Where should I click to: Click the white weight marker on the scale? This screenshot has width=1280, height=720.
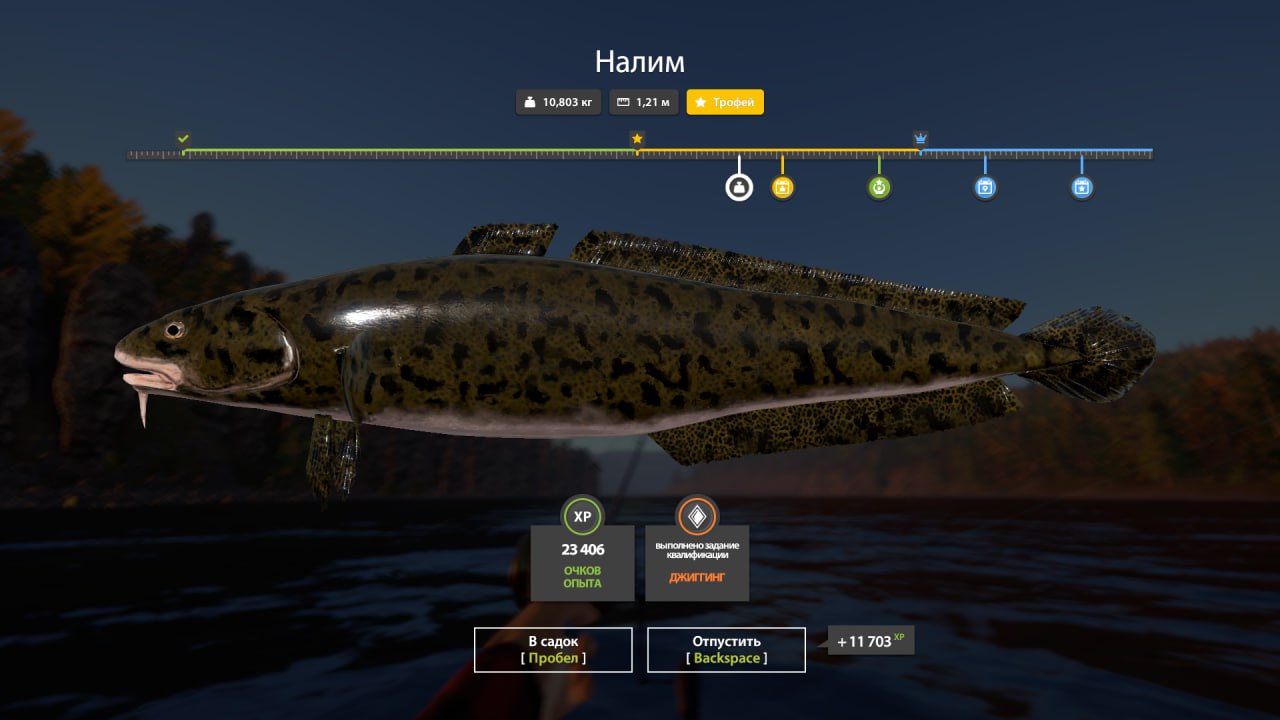click(739, 187)
